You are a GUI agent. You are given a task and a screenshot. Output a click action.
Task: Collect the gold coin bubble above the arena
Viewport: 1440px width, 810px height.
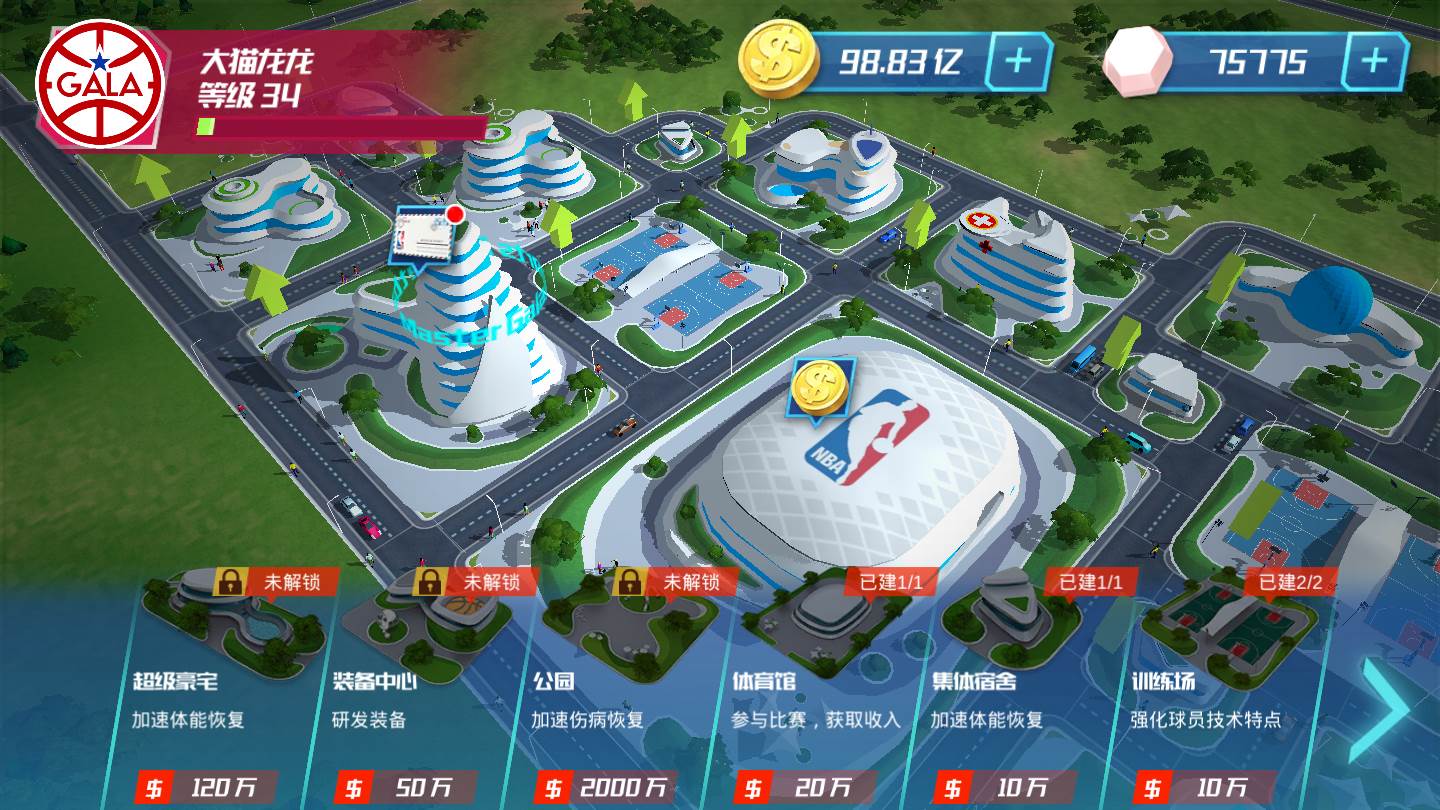pyautogui.click(x=820, y=388)
